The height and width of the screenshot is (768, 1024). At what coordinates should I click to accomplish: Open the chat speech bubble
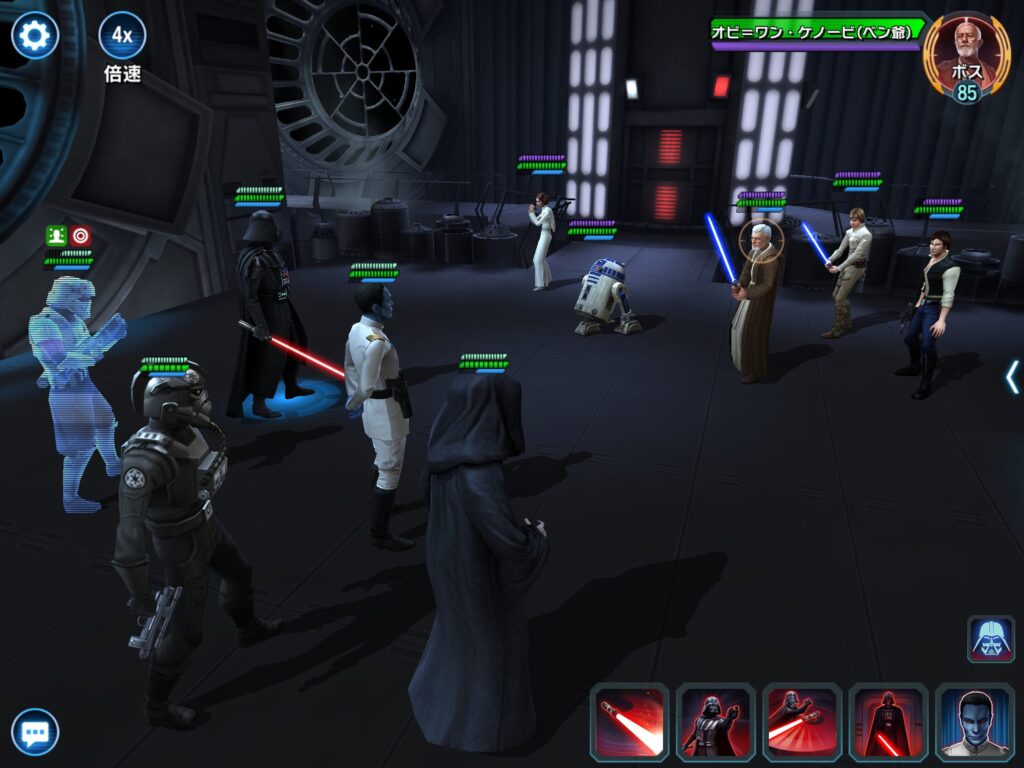coord(34,733)
